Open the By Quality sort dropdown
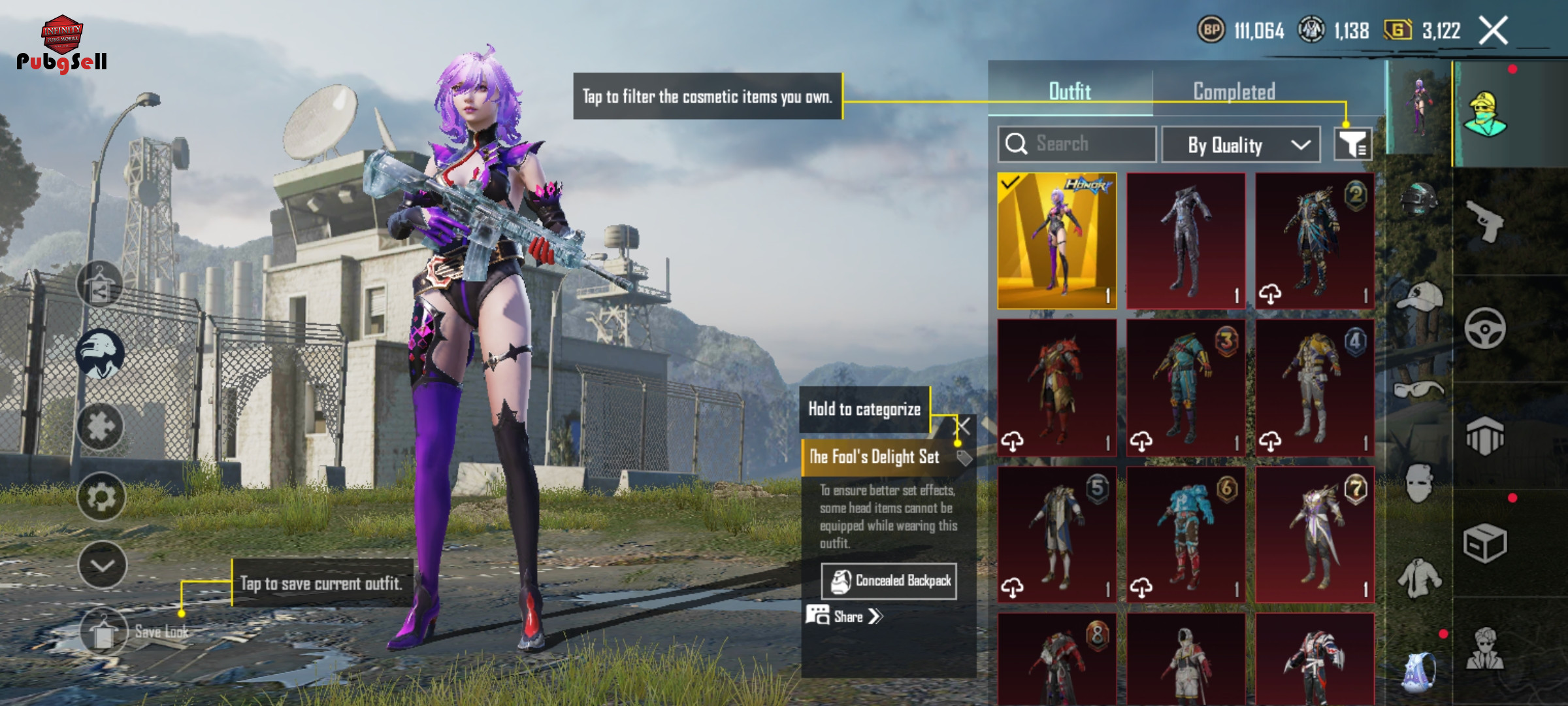Image resolution: width=1568 pixels, height=706 pixels. click(1241, 144)
